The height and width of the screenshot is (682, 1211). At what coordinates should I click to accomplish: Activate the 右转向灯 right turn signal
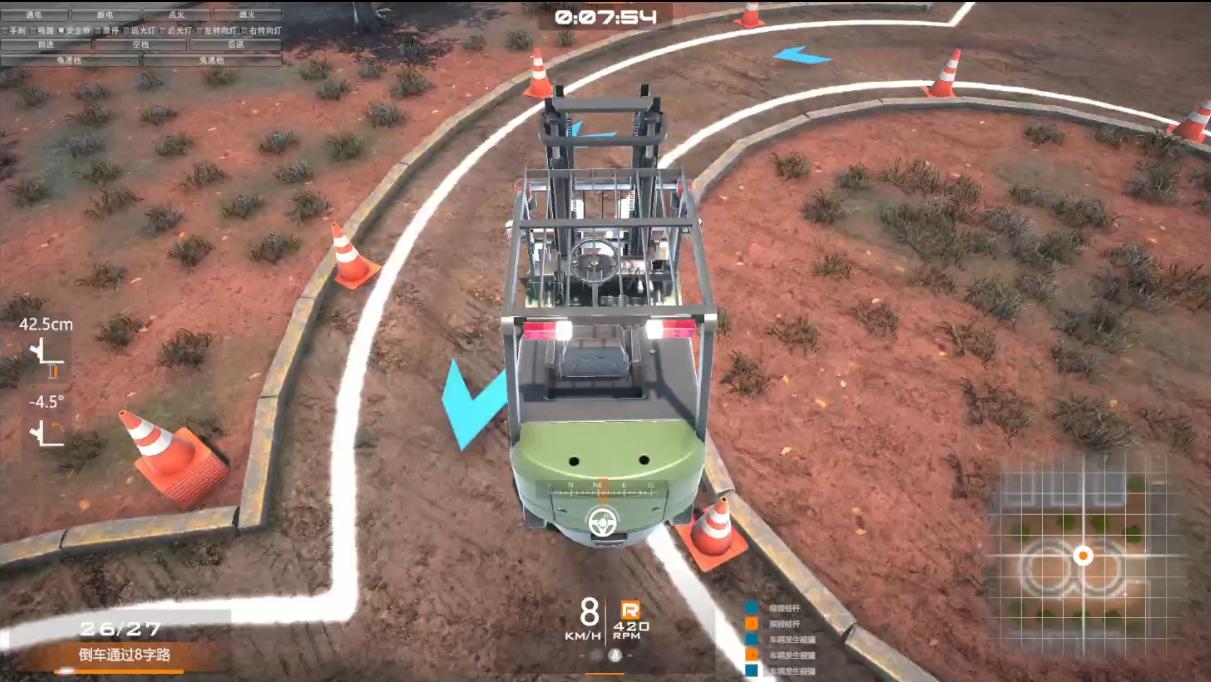(x=244, y=30)
